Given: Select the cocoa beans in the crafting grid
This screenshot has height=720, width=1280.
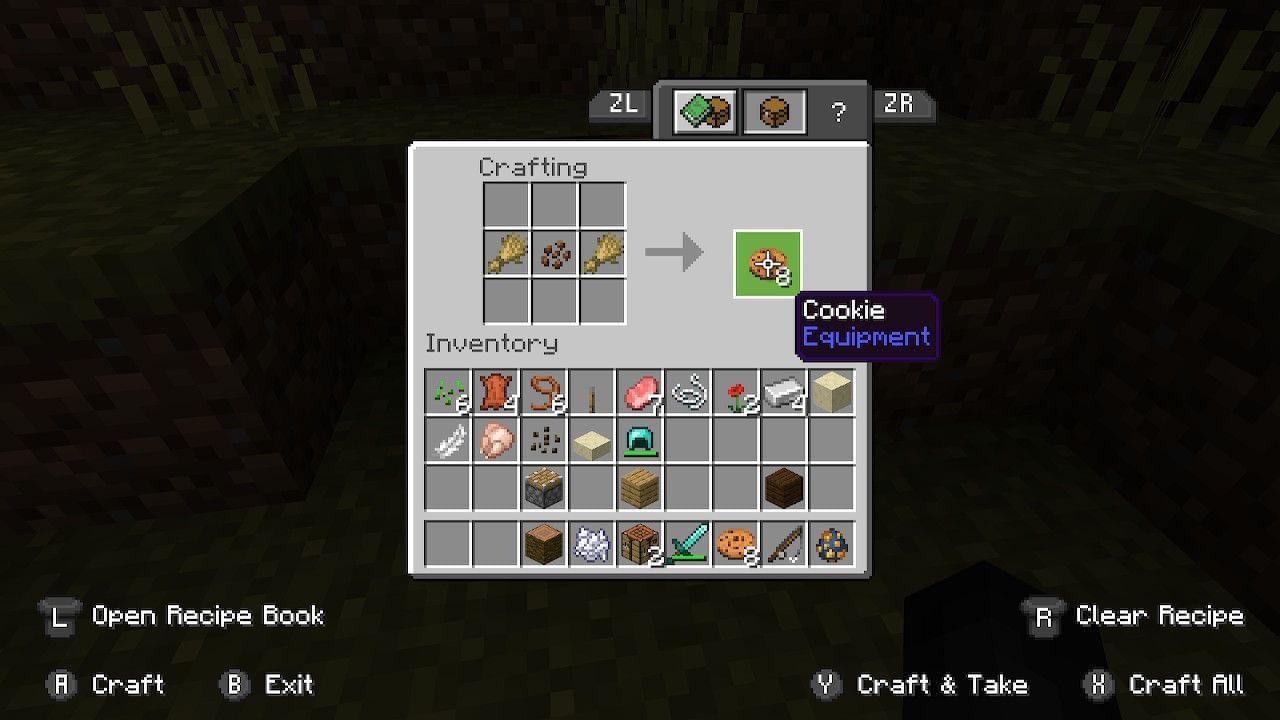Looking at the screenshot, I should (x=554, y=253).
